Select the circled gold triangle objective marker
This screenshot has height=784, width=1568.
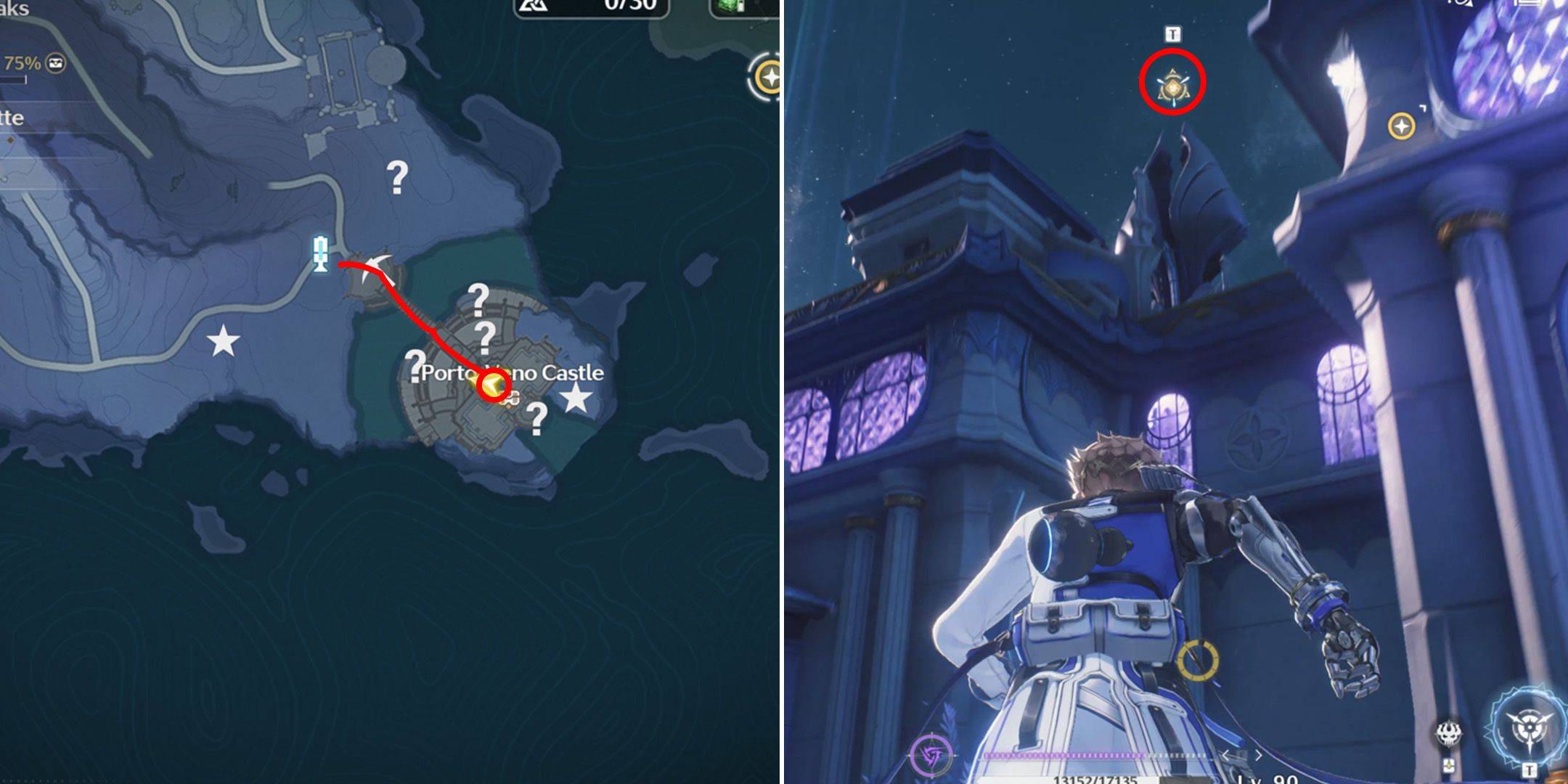coord(1172,86)
